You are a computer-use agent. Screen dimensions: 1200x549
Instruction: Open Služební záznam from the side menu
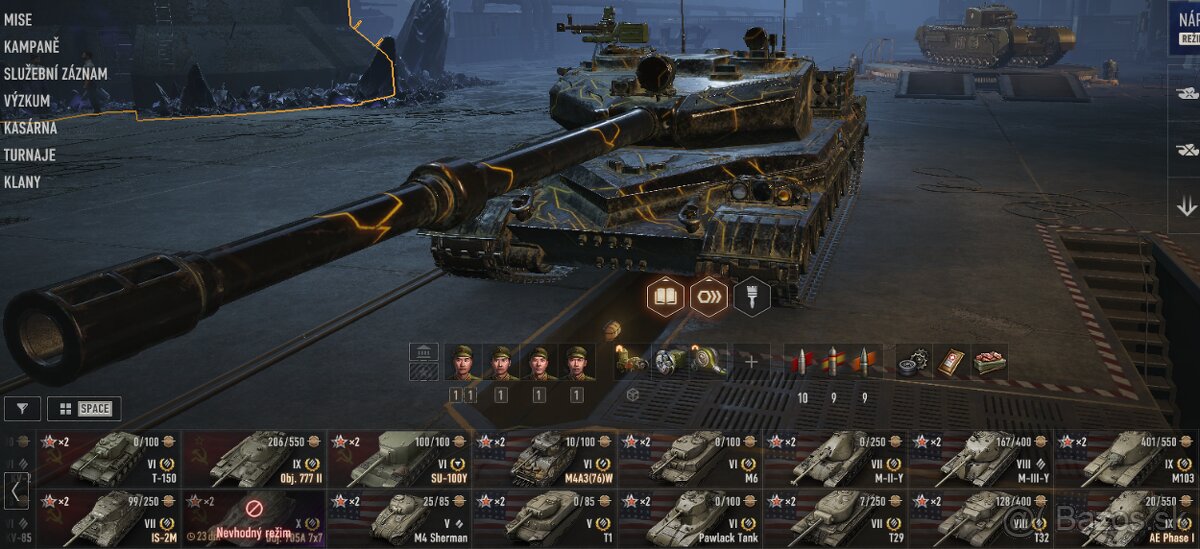click(x=55, y=74)
